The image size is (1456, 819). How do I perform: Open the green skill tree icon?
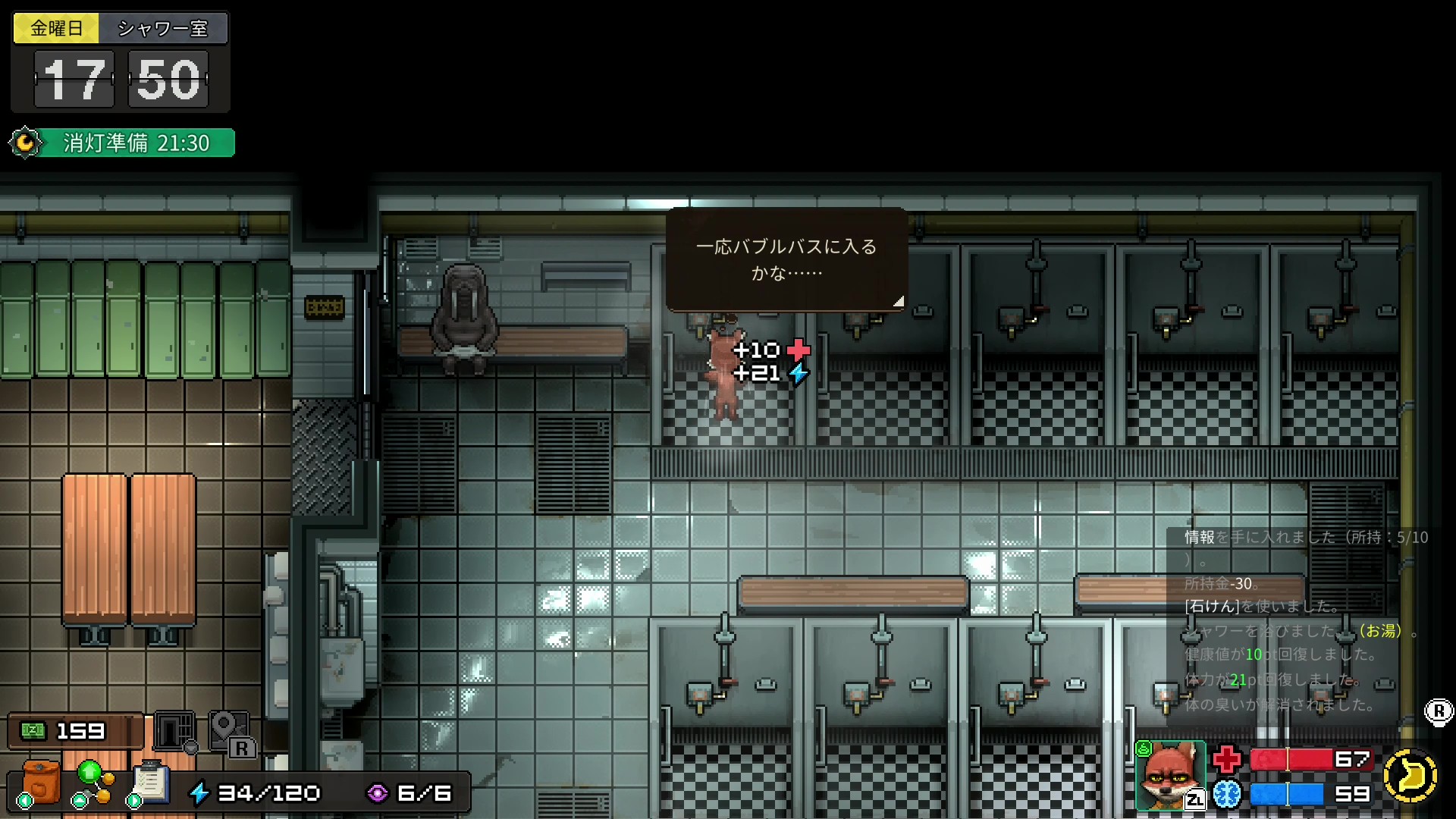93,783
